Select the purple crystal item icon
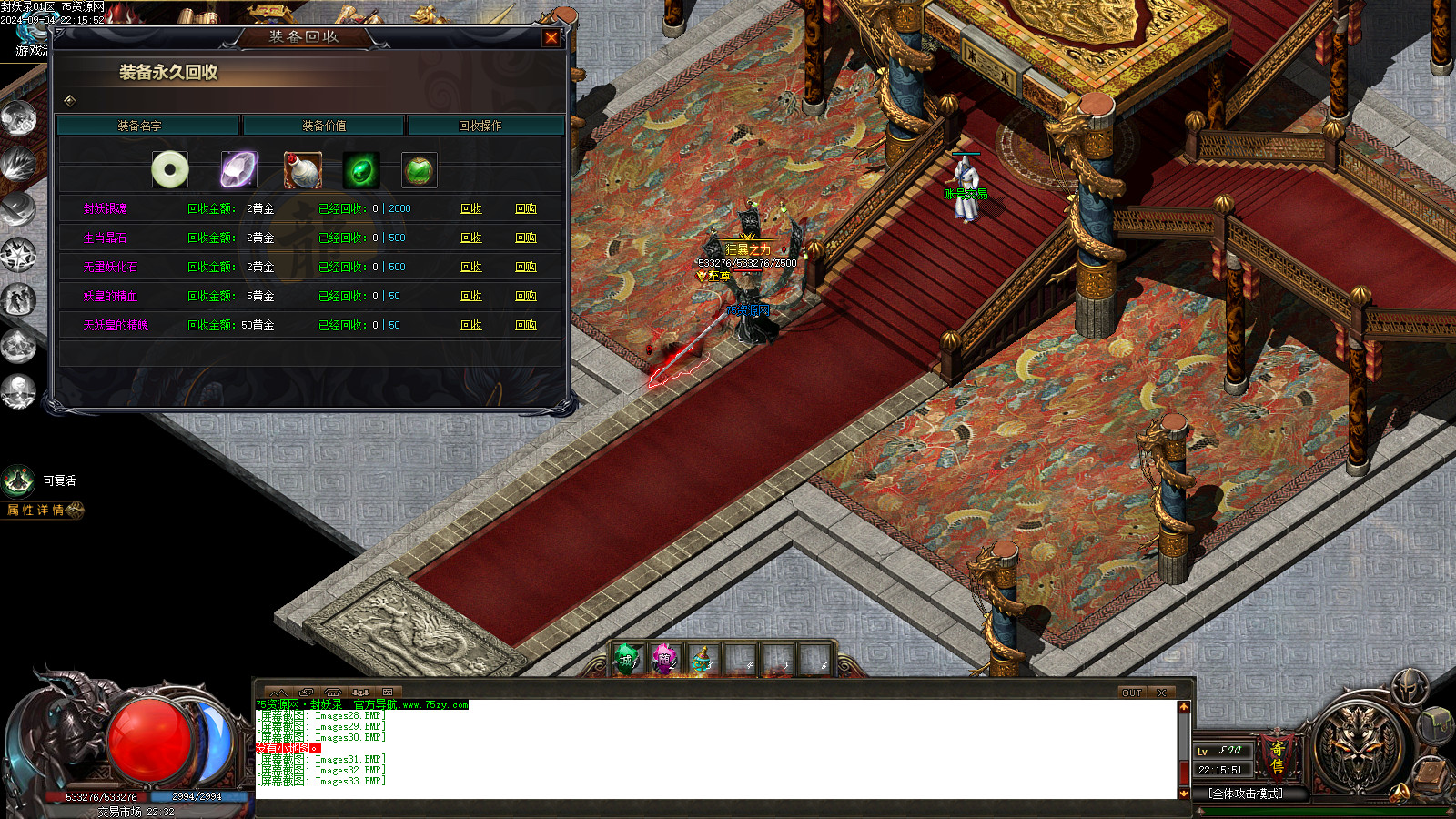 [238, 169]
